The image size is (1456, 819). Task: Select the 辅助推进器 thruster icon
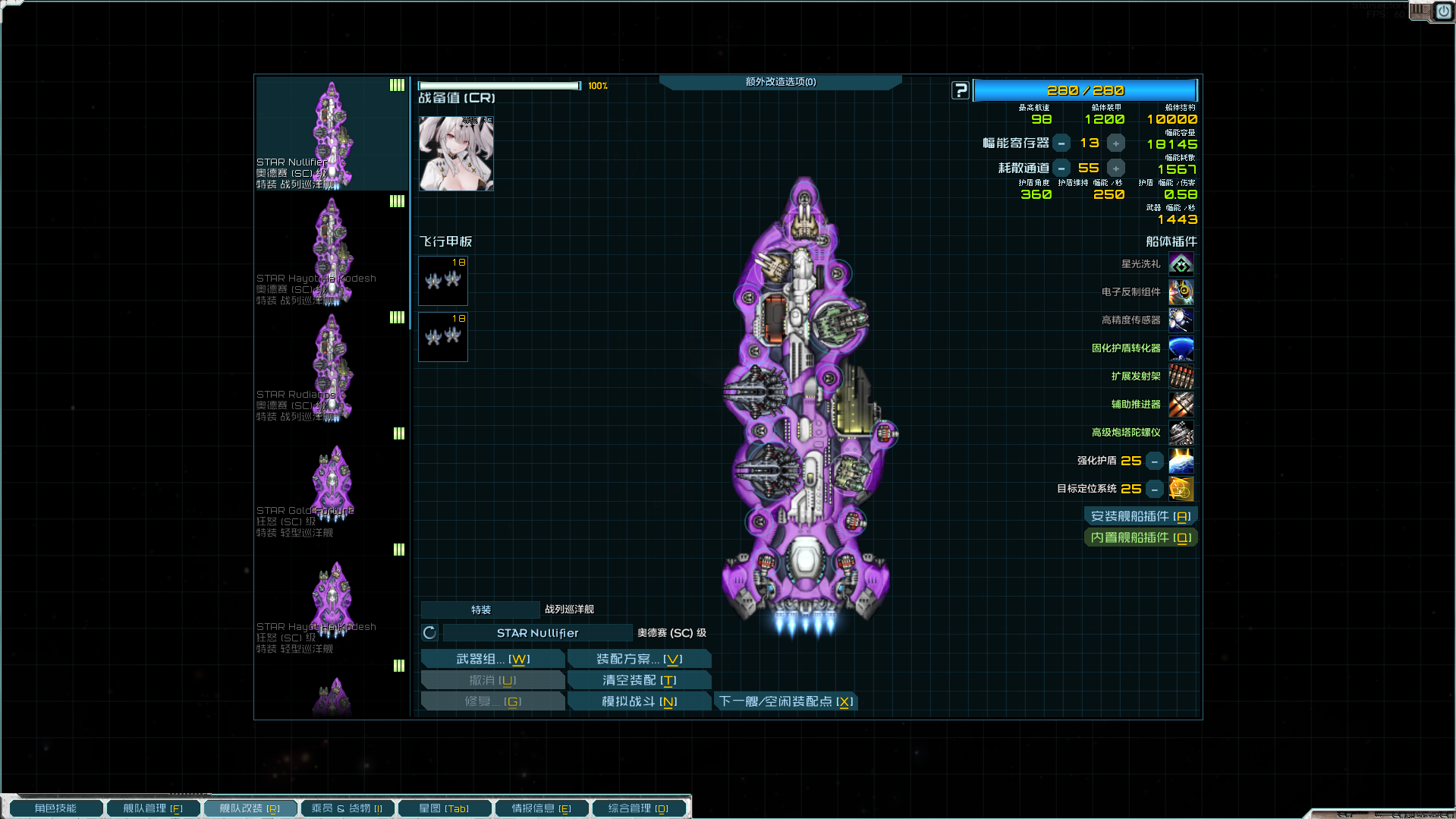1181,405
